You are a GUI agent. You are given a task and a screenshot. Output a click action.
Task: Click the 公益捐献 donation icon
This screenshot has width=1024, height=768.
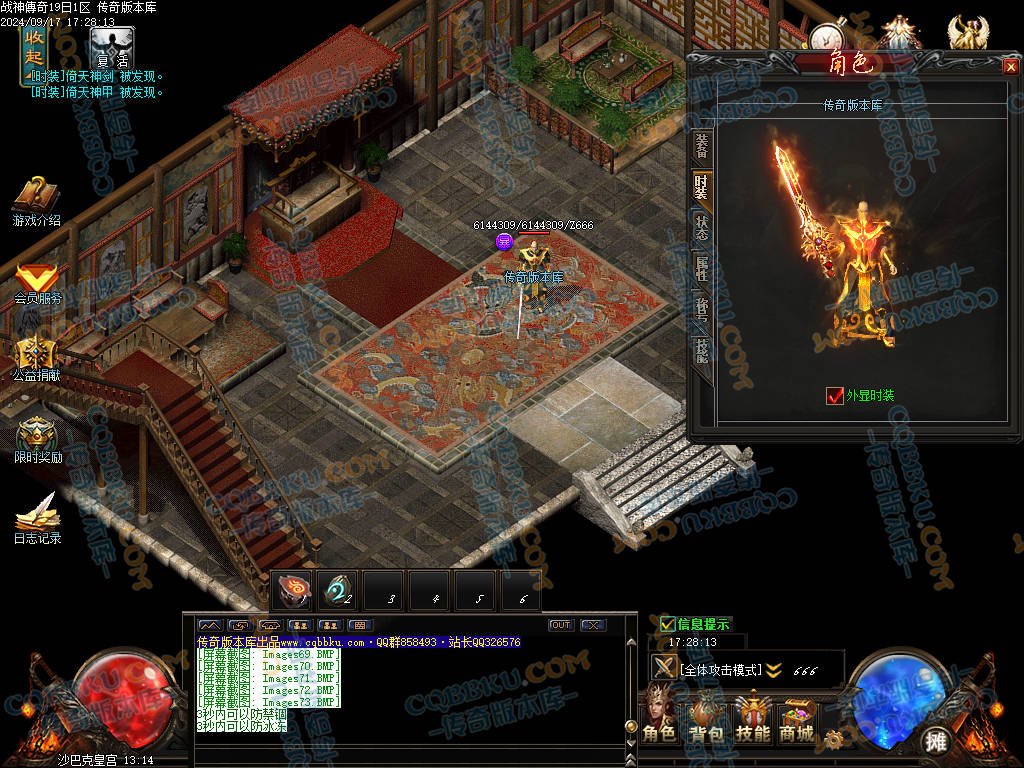[x=36, y=358]
